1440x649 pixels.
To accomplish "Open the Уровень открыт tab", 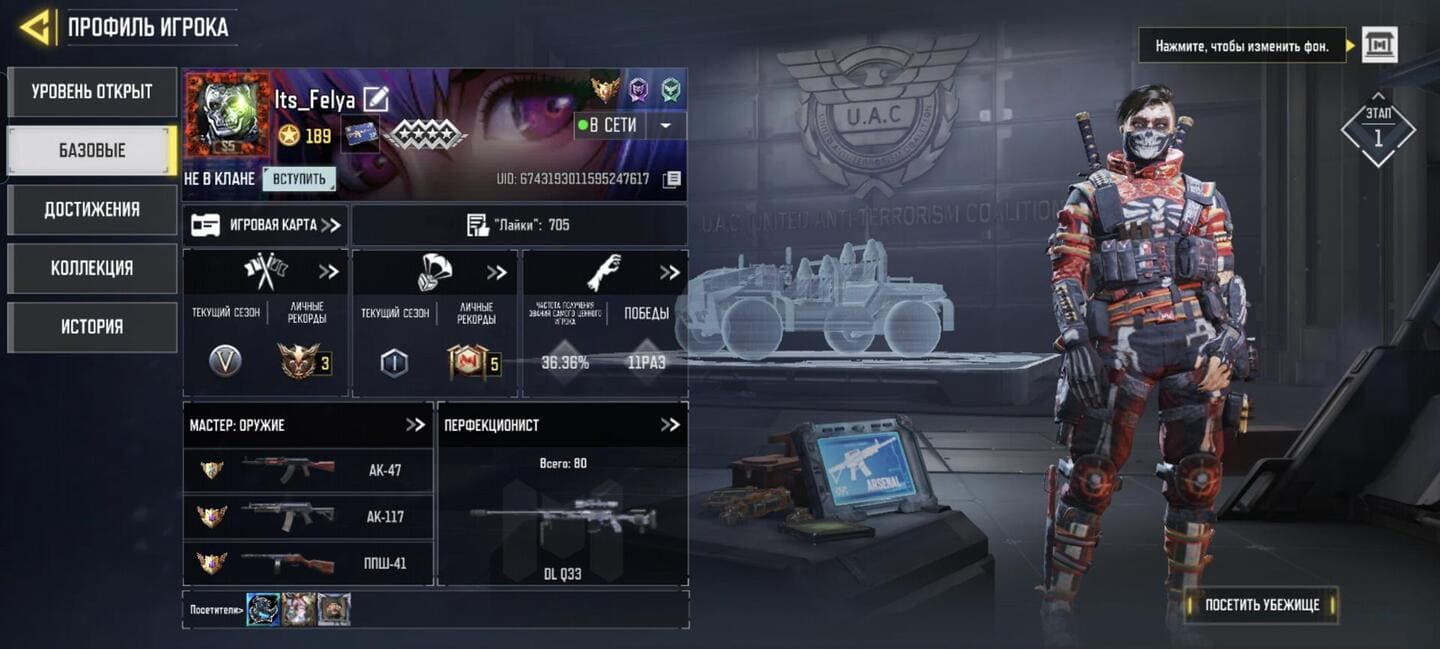I will coord(92,92).
